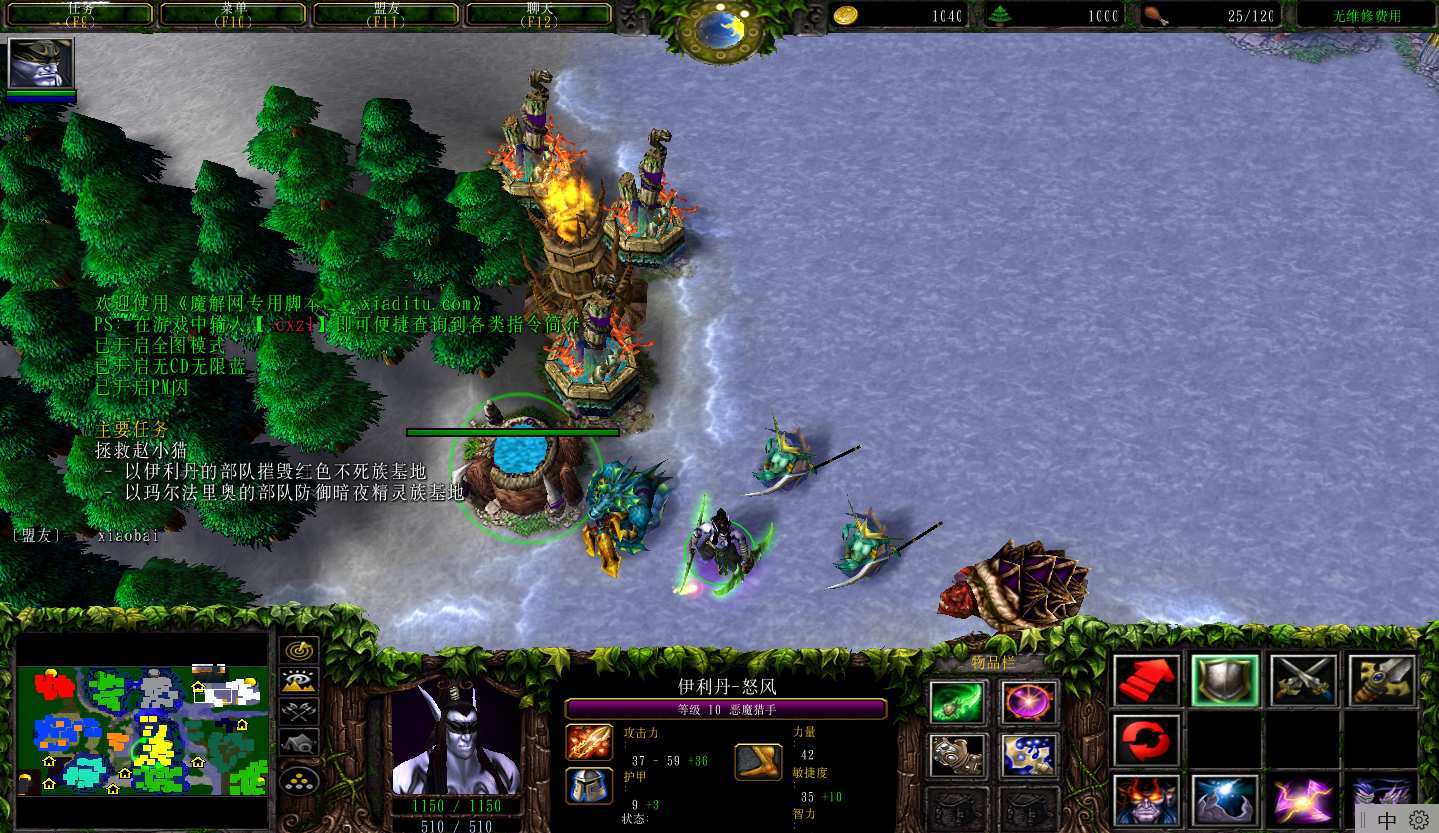Open the 聊天 (Chat) log button
Image resolution: width=1439 pixels, height=833 pixels.
539,14
